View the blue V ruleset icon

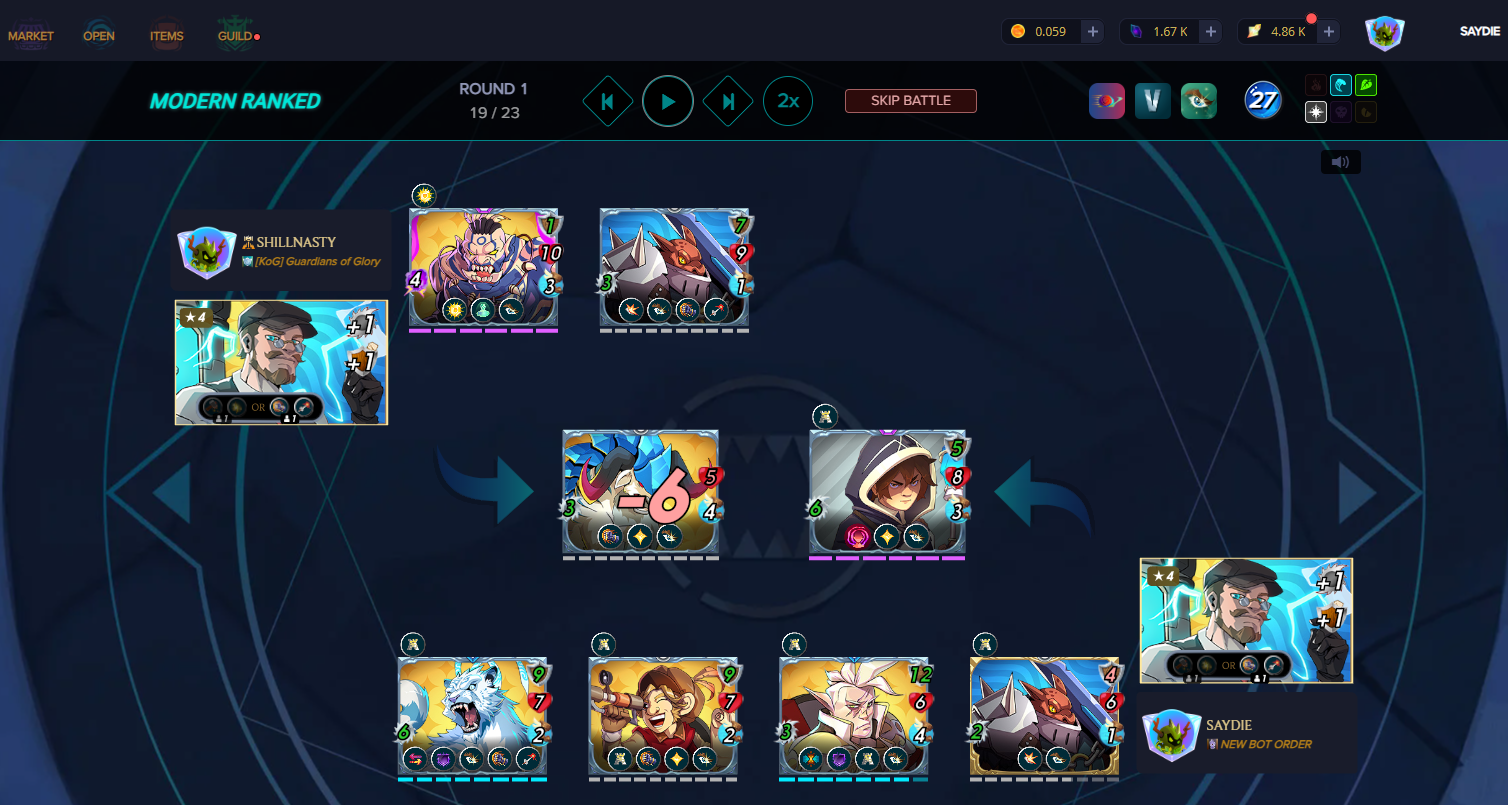[x=1153, y=101]
